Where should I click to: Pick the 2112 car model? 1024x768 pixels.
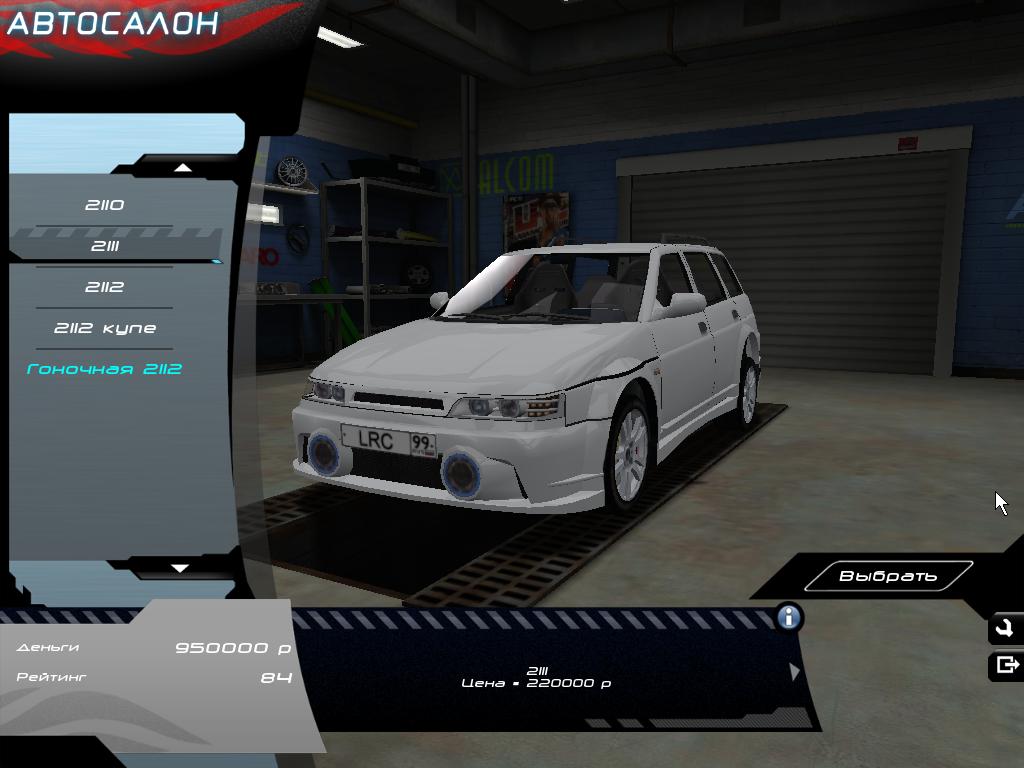104,287
